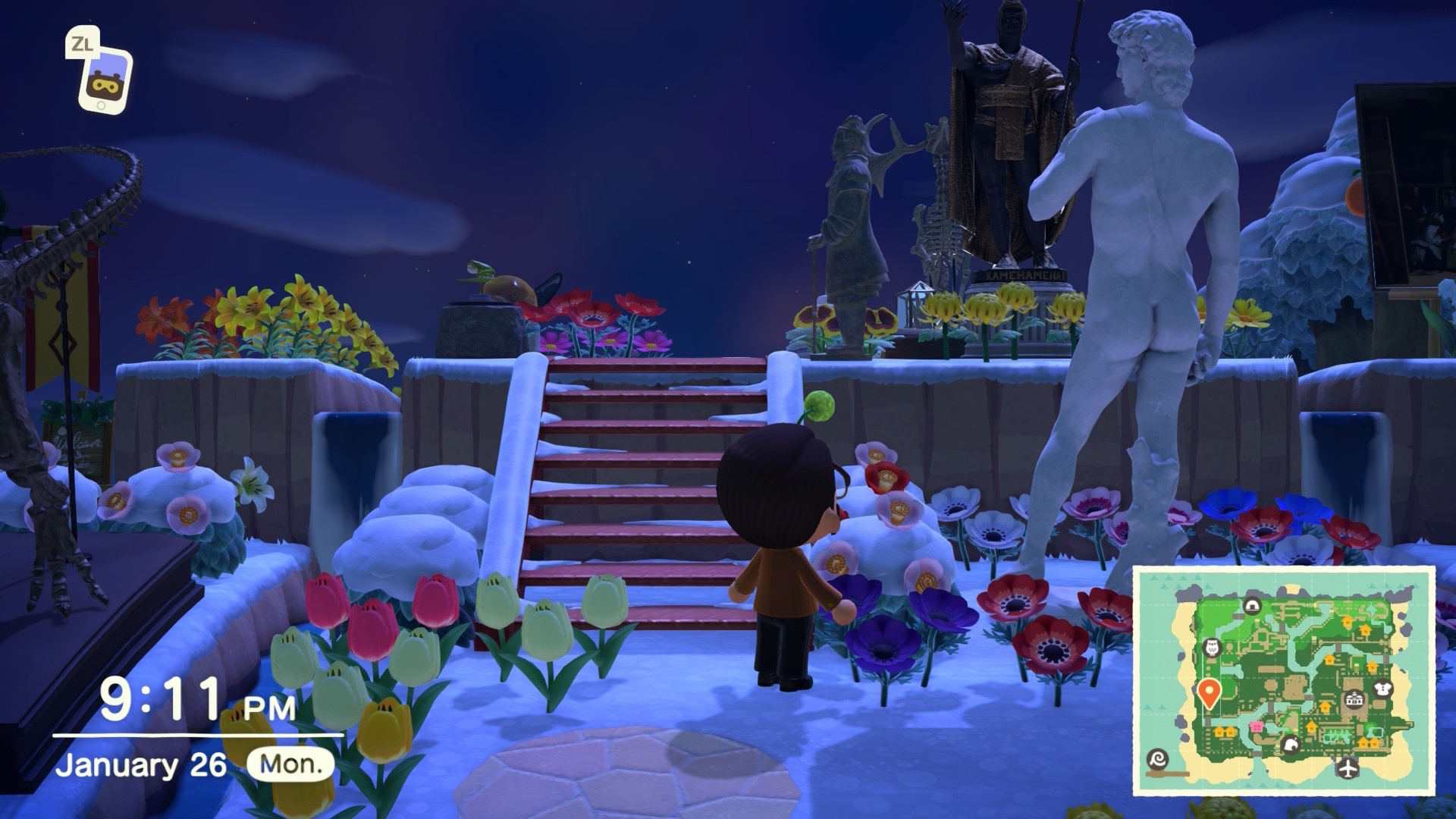
Task: Click the shirt tailor shop marker
Action: [1382, 689]
